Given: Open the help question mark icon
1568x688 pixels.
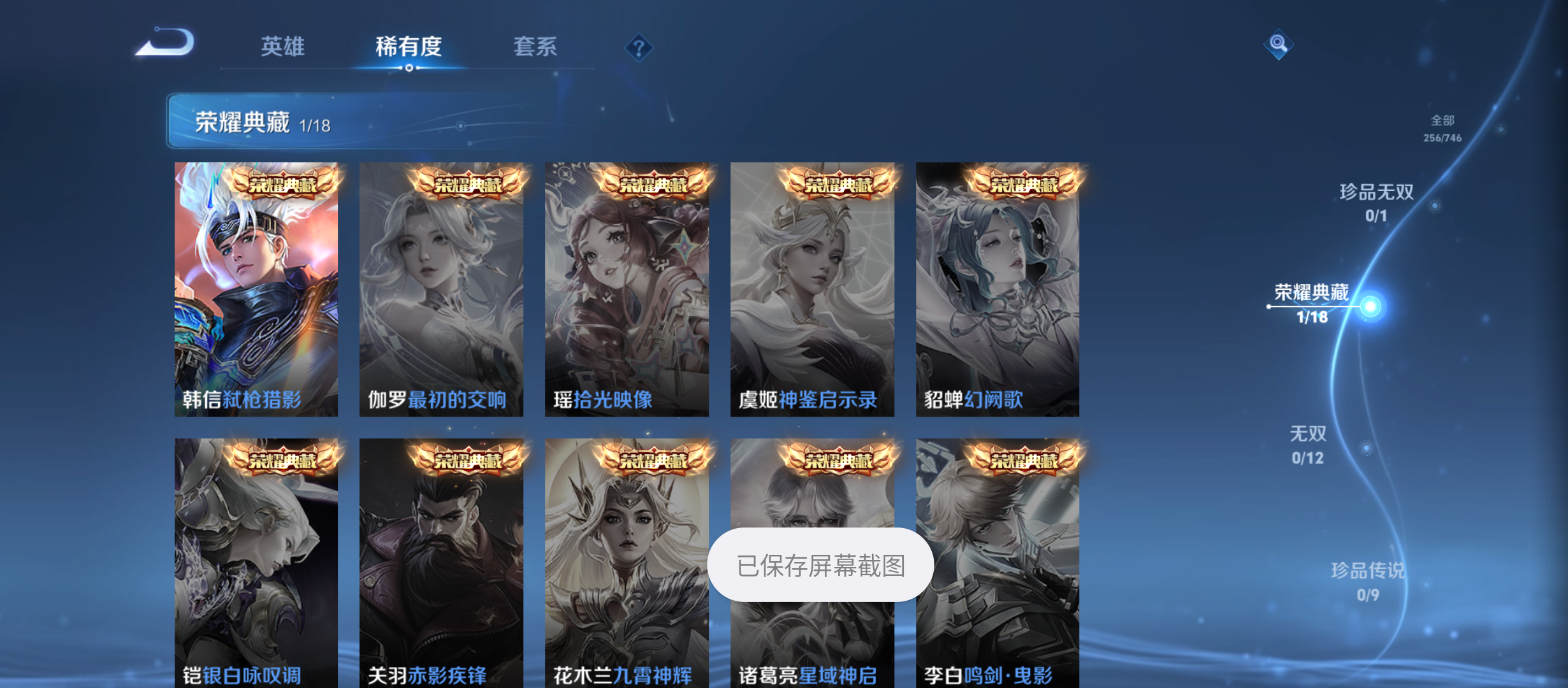Looking at the screenshot, I should [x=639, y=47].
